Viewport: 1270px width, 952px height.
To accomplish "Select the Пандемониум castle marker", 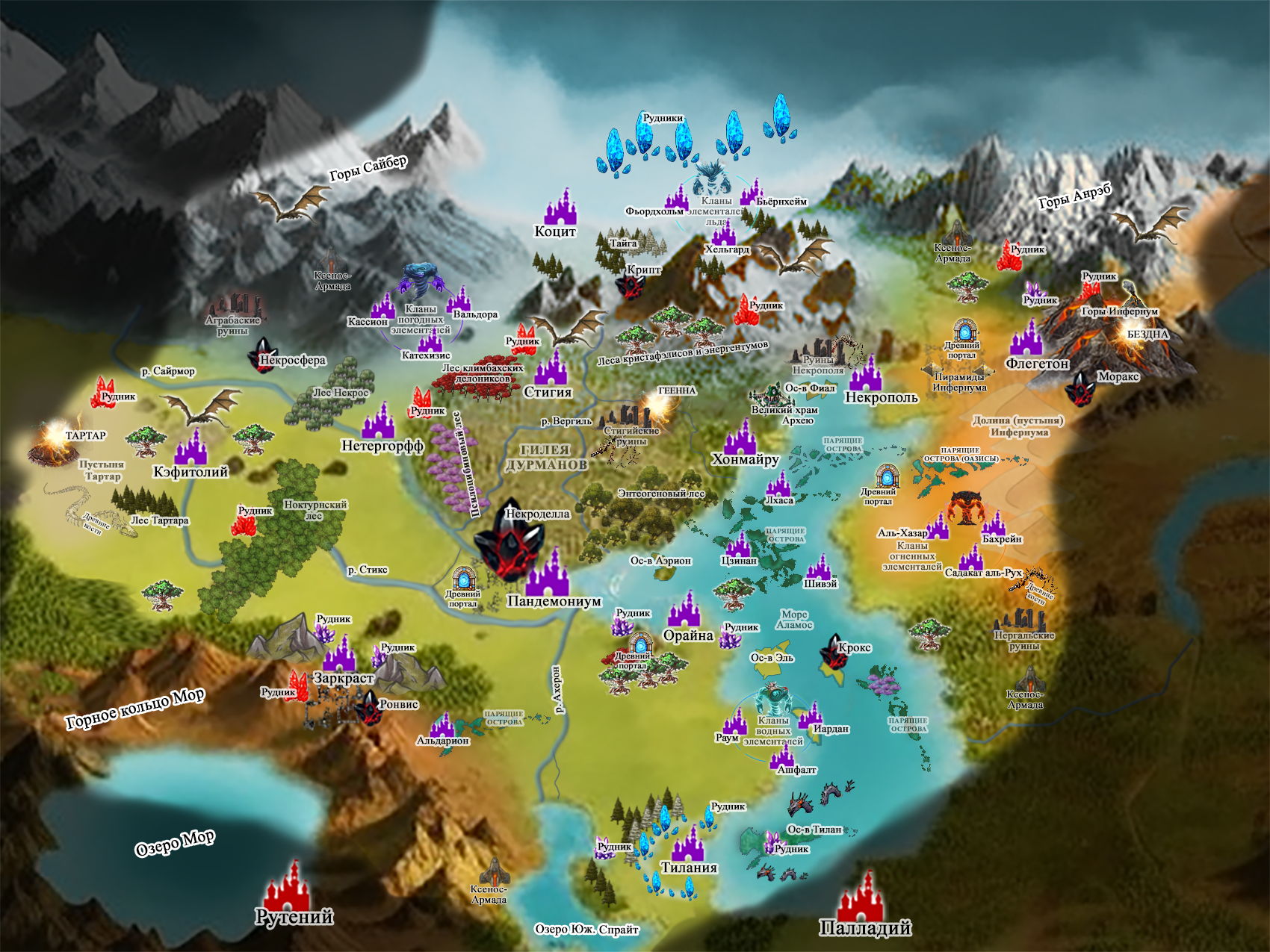I will [547, 573].
